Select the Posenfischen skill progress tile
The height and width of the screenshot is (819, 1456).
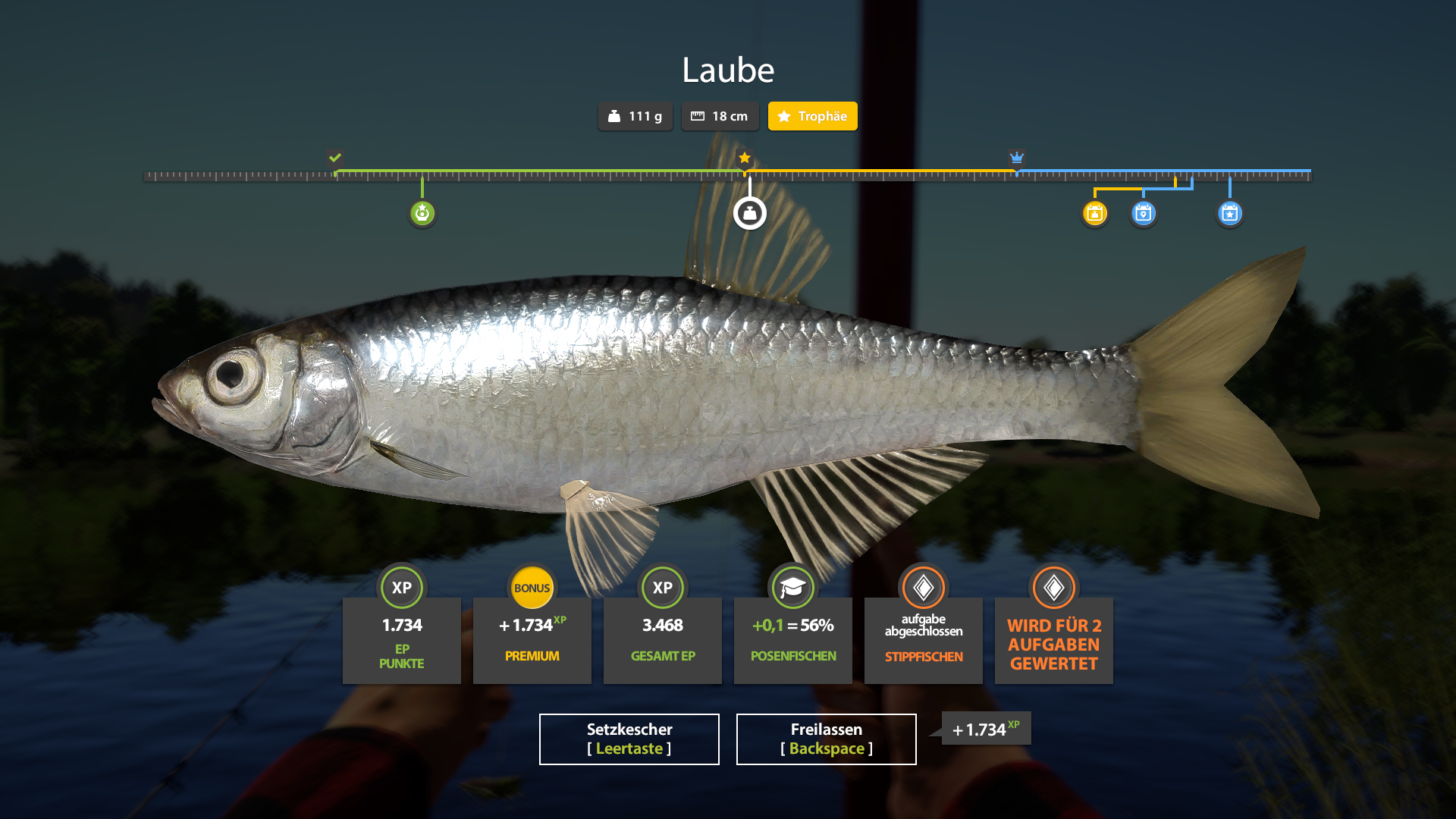(x=792, y=639)
